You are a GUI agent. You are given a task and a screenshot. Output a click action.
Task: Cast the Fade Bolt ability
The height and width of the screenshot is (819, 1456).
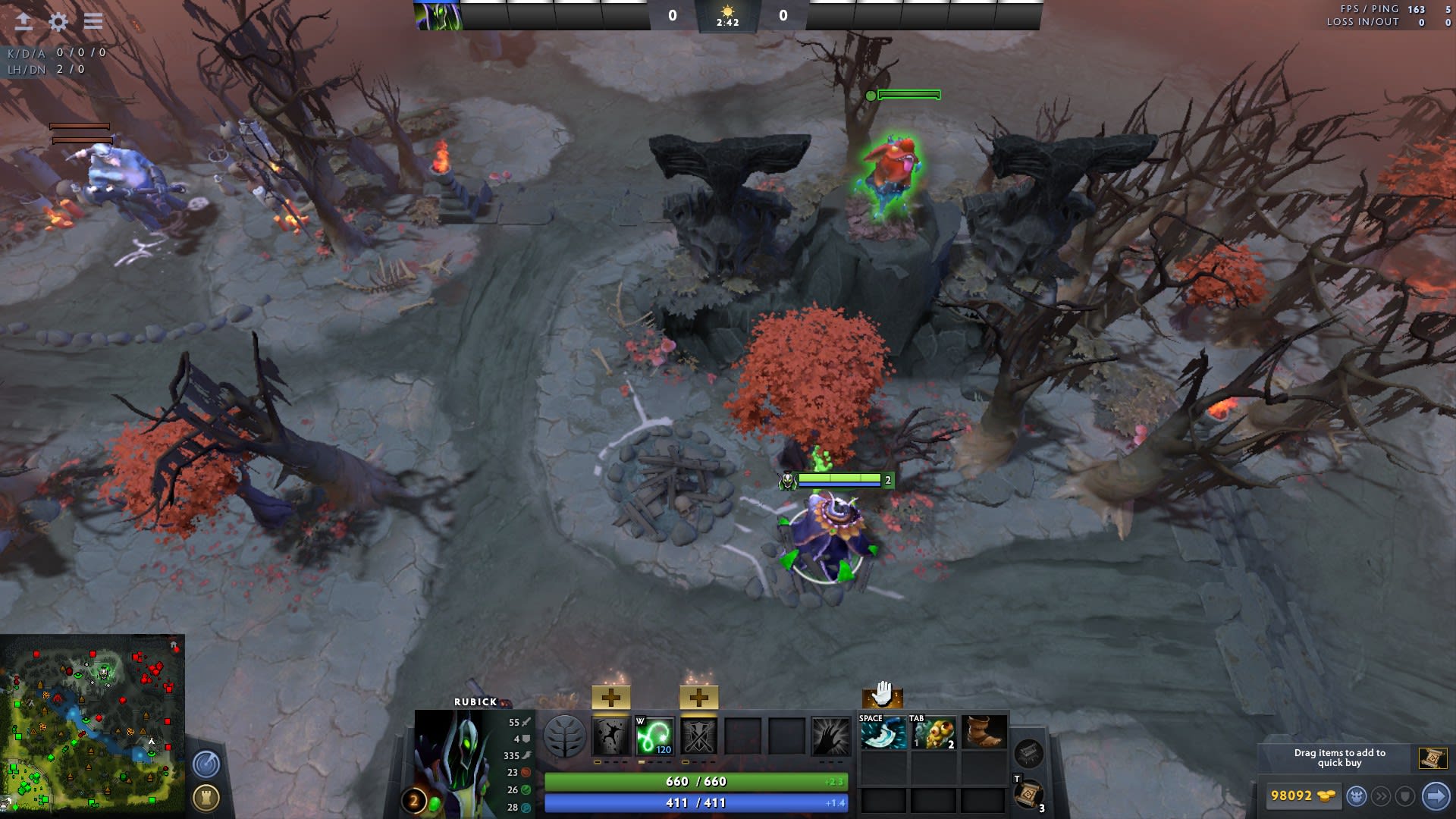[x=654, y=736]
